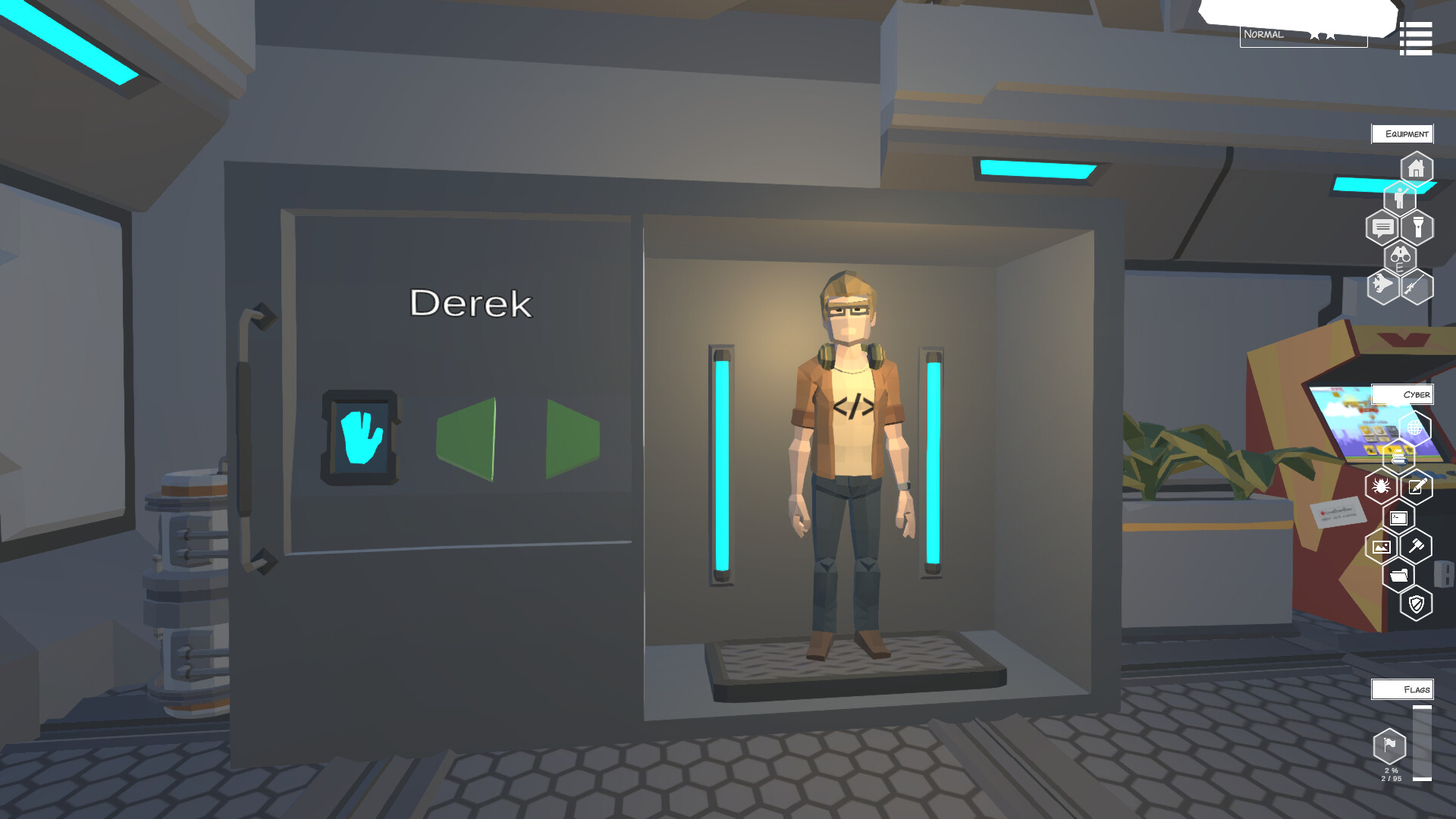Click the chat bubble equipment icon
This screenshot has height=819, width=1456.
tap(1382, 226)
